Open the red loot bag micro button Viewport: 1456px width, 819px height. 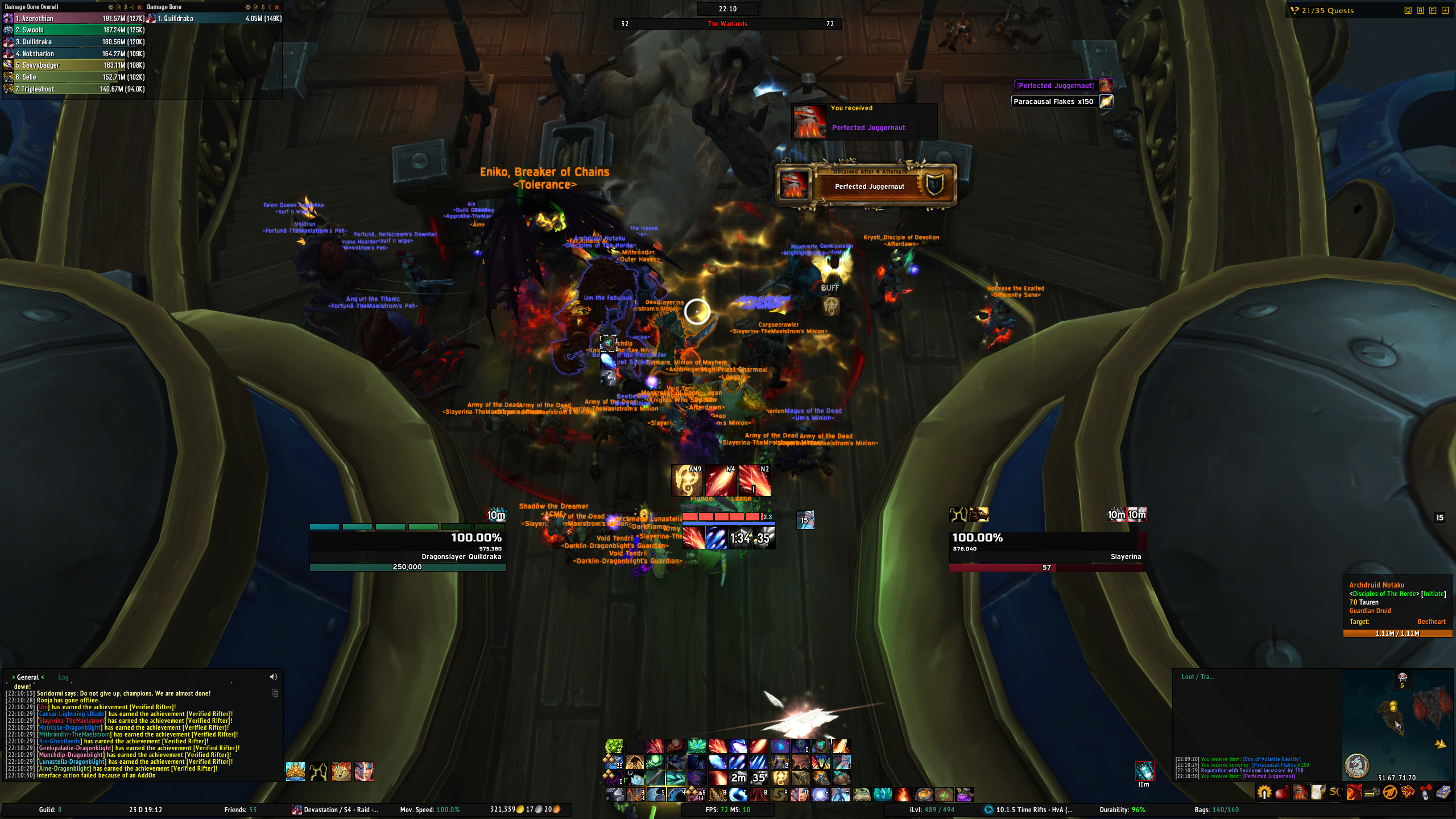click(1281, 792)
